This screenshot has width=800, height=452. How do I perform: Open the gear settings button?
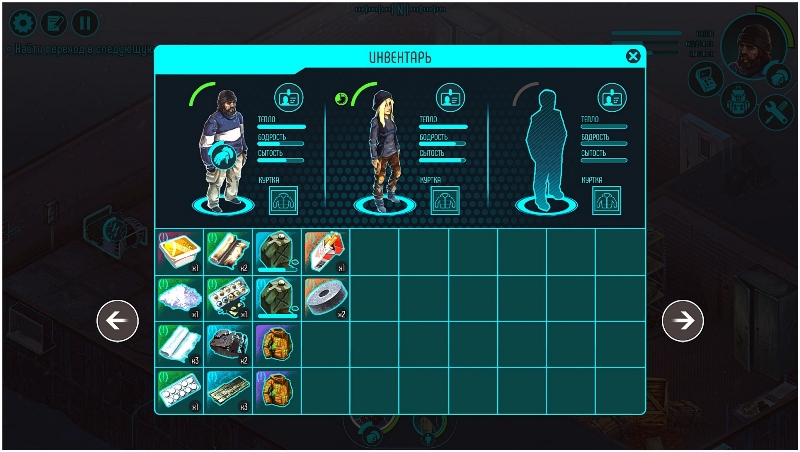click(21, 21)
